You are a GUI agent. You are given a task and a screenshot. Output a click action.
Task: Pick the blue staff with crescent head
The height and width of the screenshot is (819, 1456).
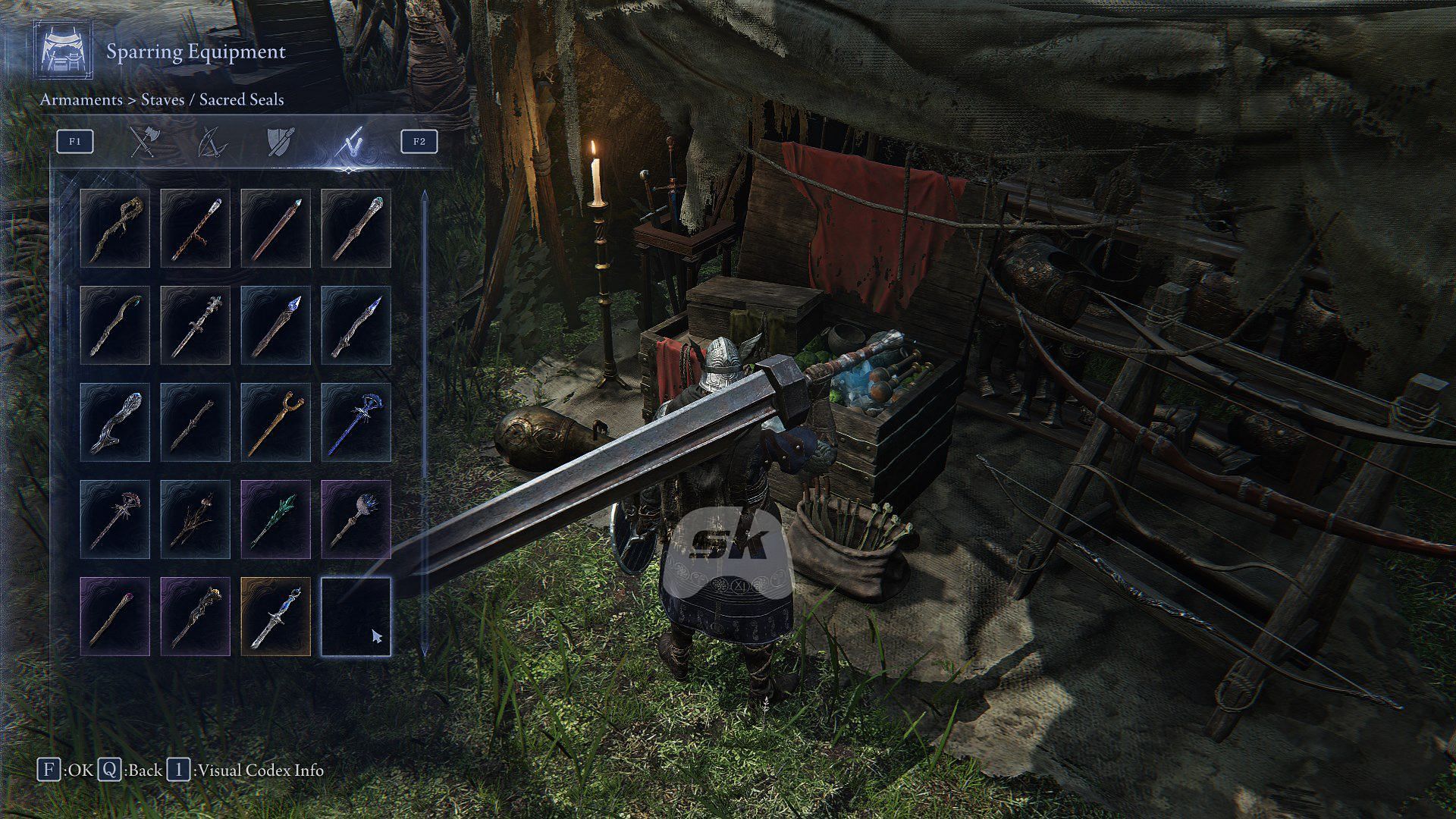[356, 422]
